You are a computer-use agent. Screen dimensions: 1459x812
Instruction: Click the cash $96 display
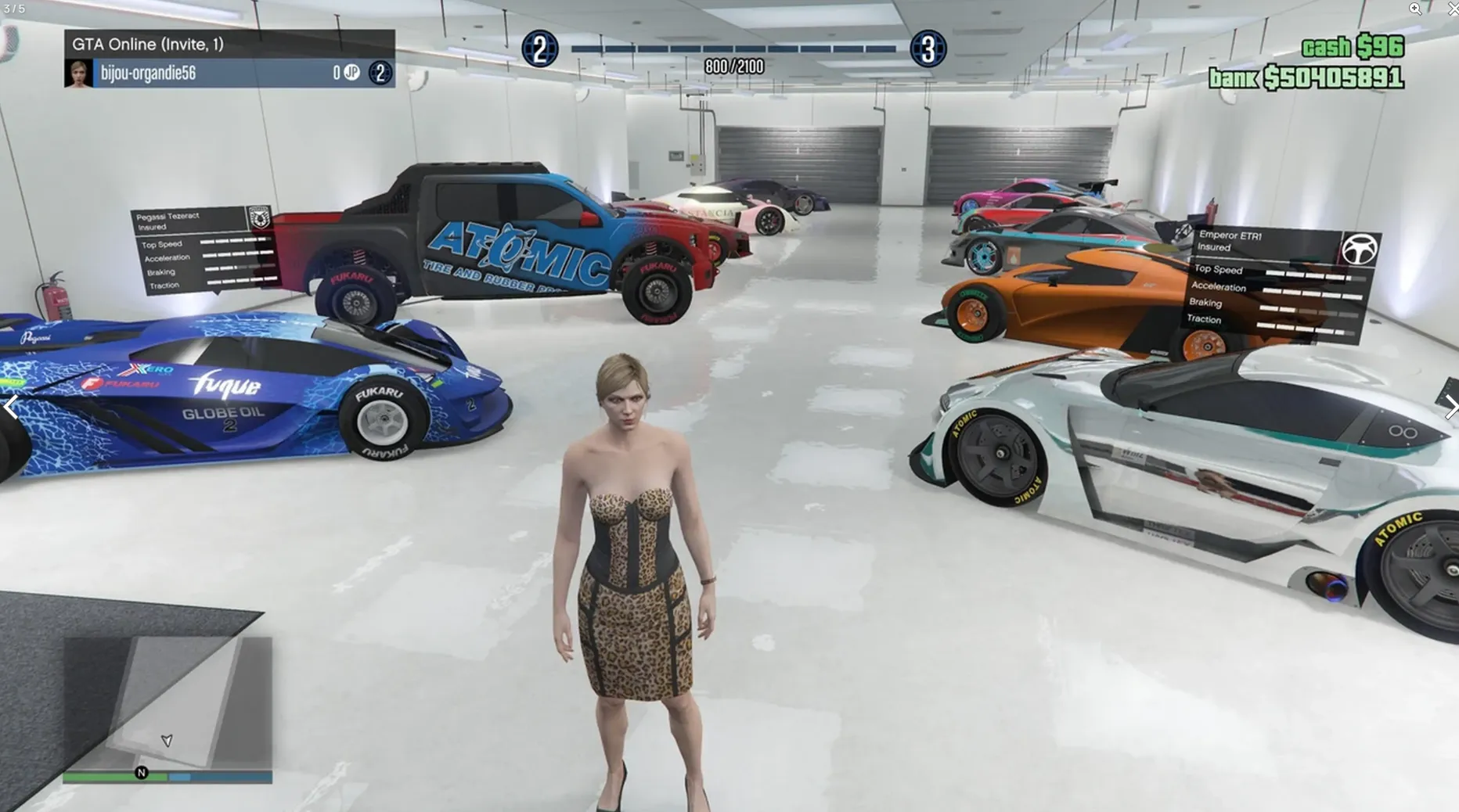1353,47
